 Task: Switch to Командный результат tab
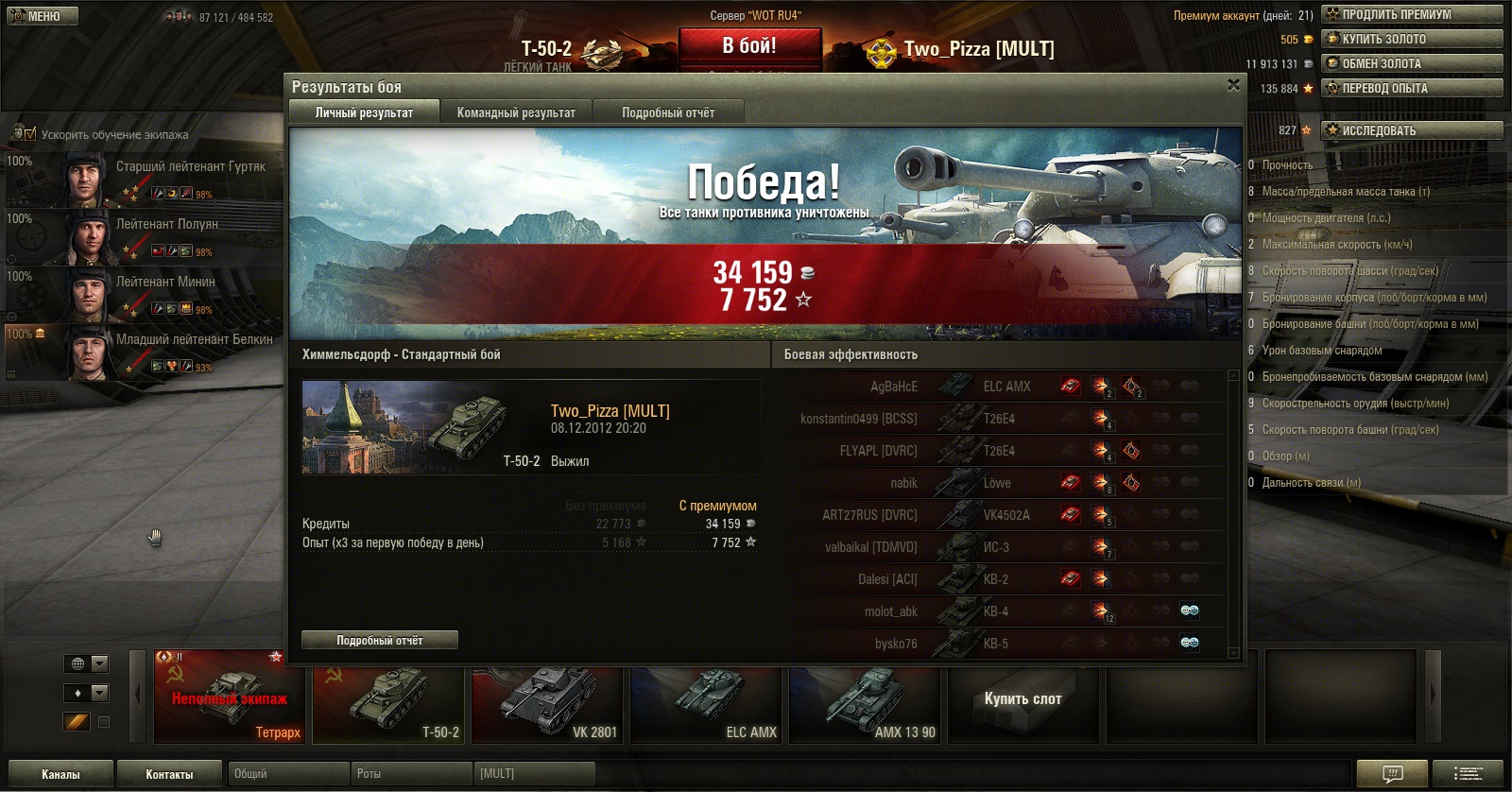pos(516,112)
